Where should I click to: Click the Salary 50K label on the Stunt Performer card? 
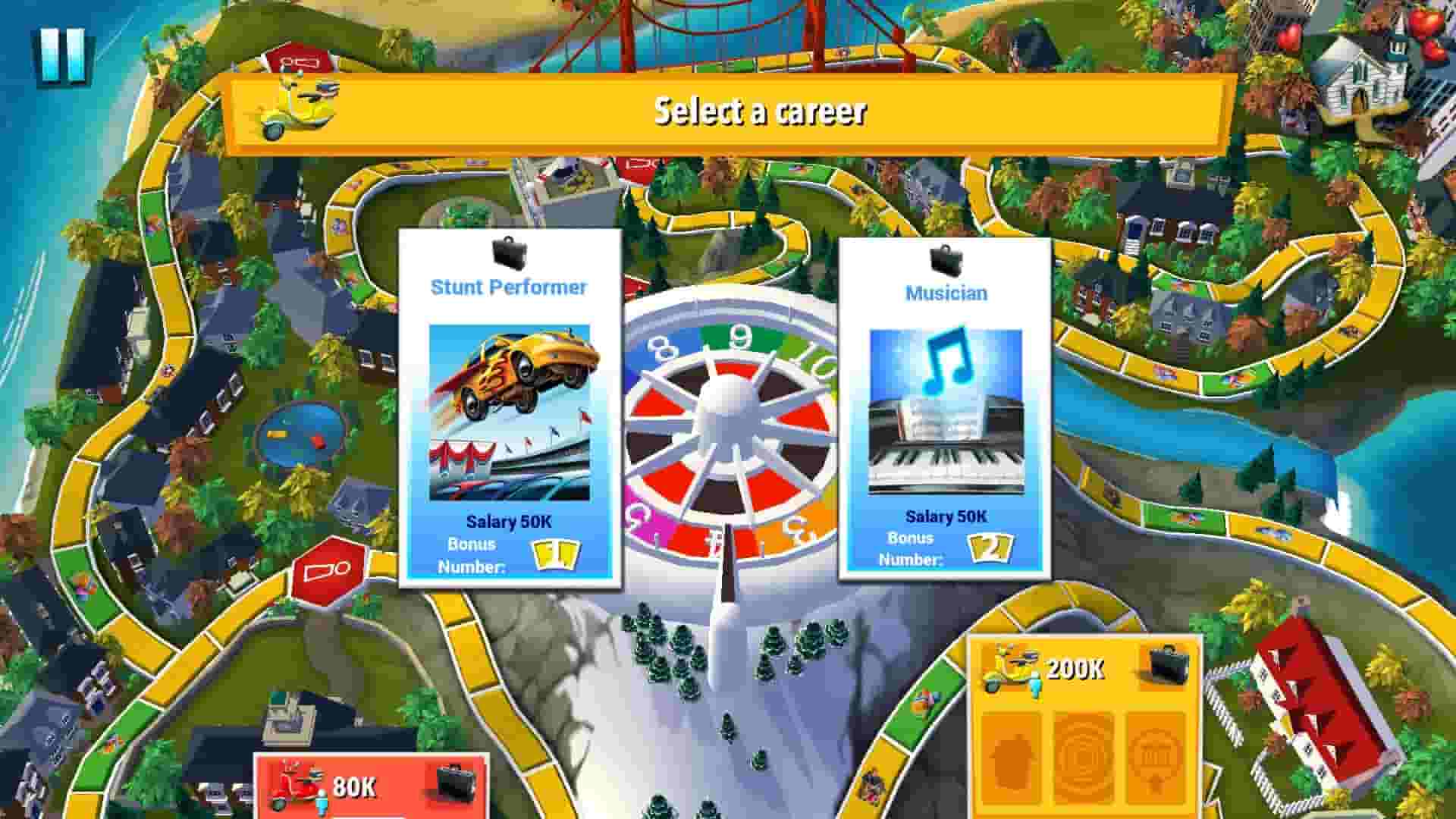pyautogui.click(x=510, y=521)
